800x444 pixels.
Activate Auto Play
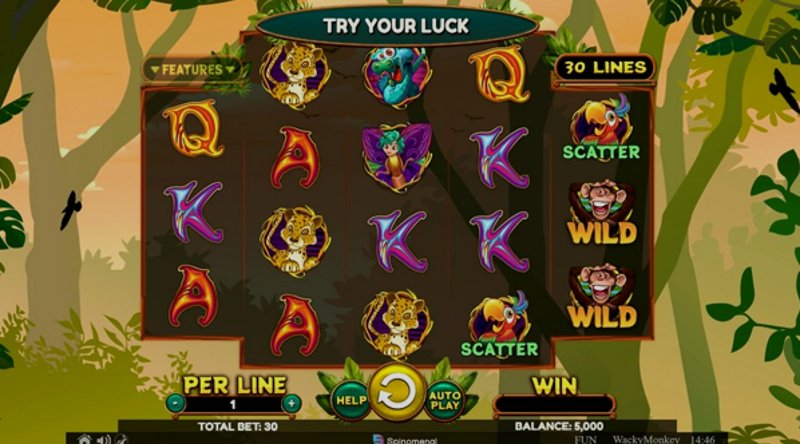(x=444, y=397)
